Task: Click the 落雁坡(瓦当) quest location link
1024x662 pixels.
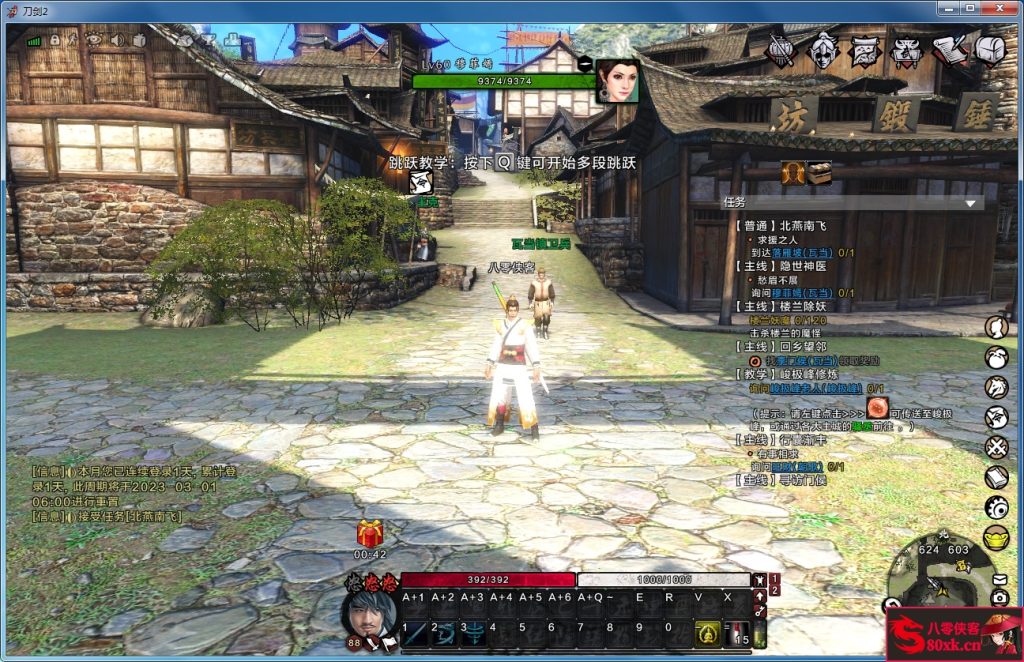Action: (x=802, y=253)
